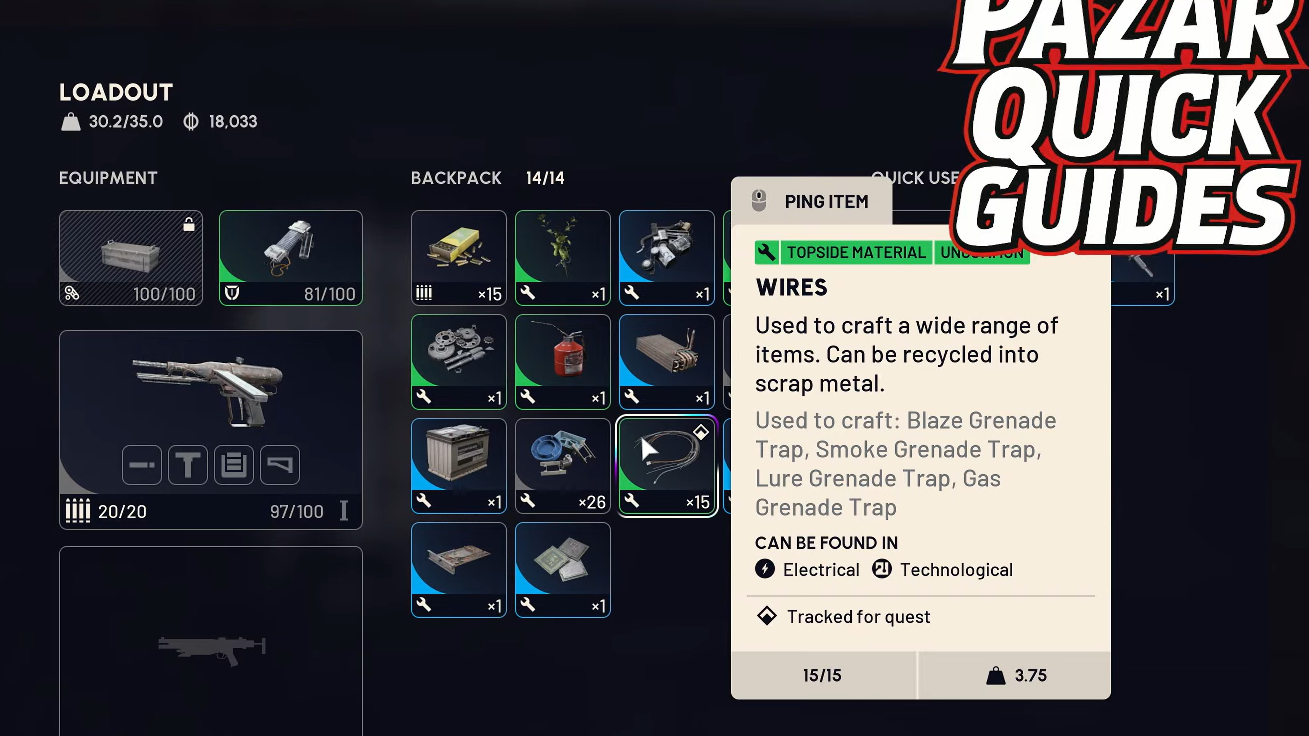Viewport: 1309px width, 736px height.
Task: Select the battery item slot
Action: click(x=459, y=465)
